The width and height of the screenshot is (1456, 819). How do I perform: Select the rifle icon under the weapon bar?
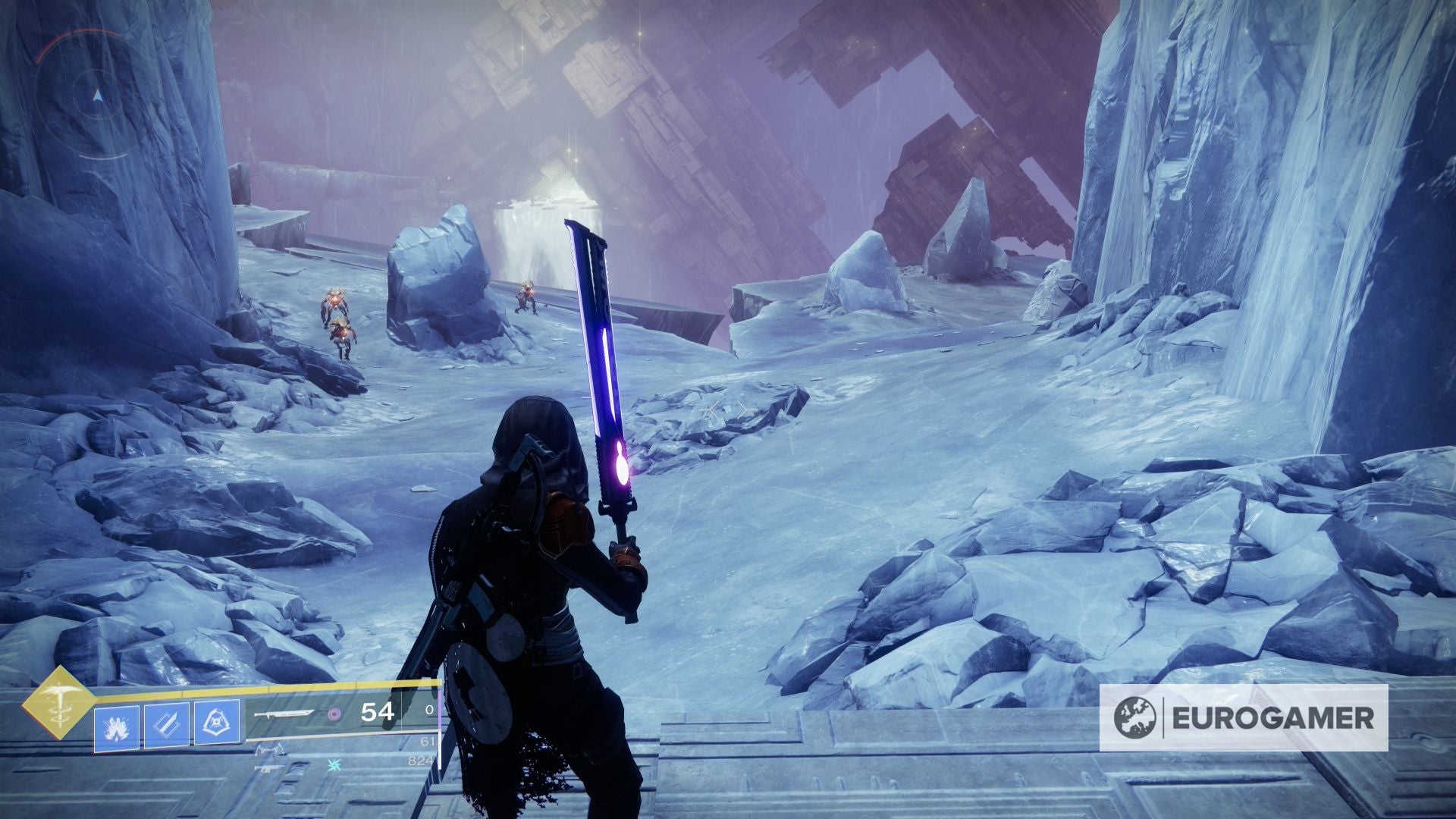(x=269, y=770)
